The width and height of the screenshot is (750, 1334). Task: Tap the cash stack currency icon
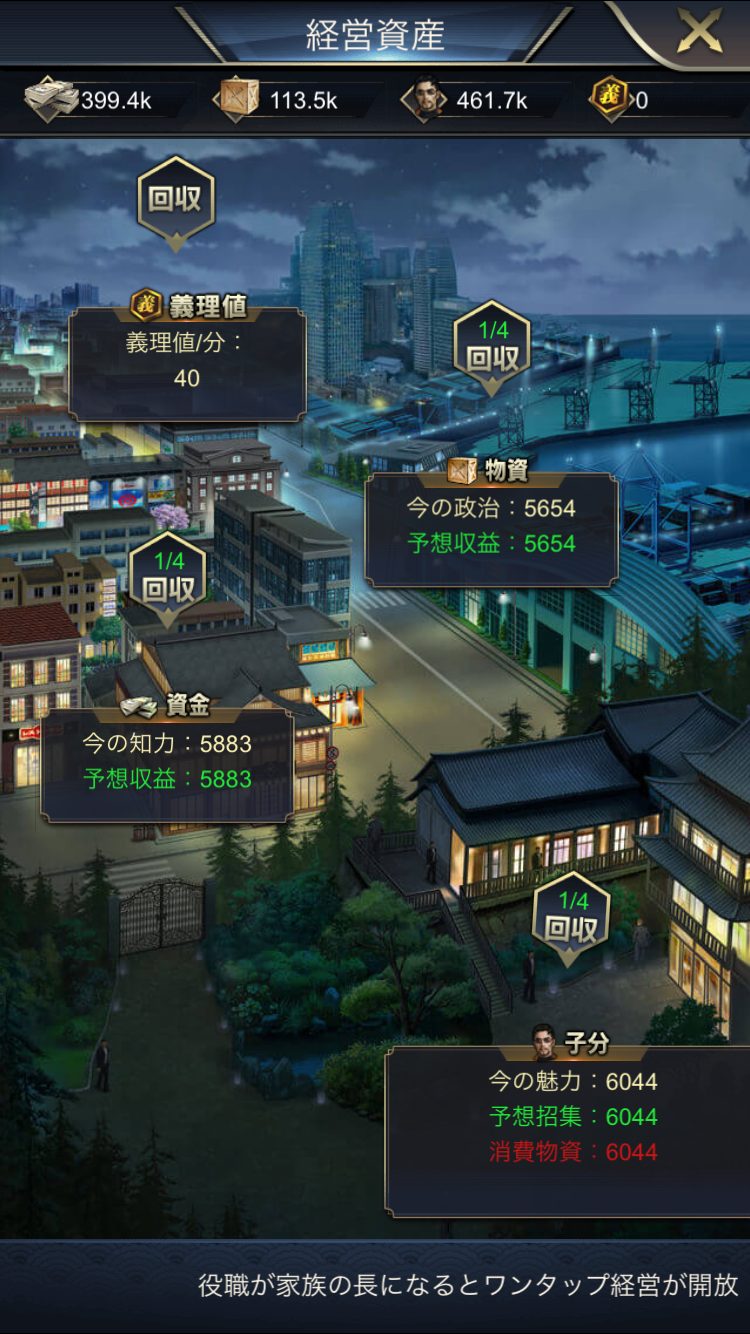[x=50, y=100]
